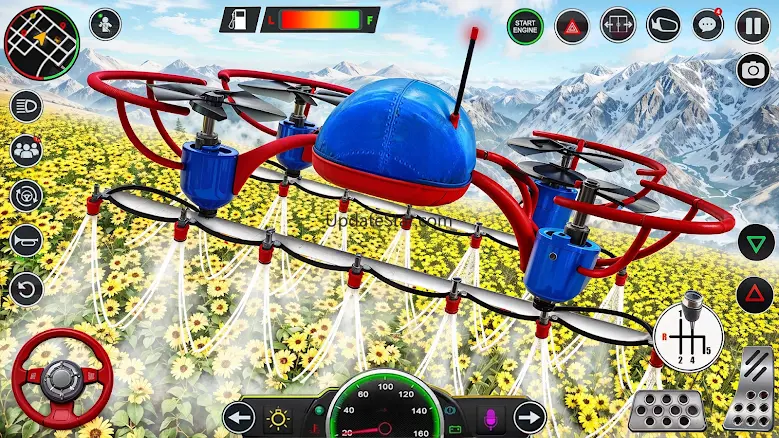Screen dimensions: 779x438
Task: Toggle the doors button
Action: [x=618, y=24]
